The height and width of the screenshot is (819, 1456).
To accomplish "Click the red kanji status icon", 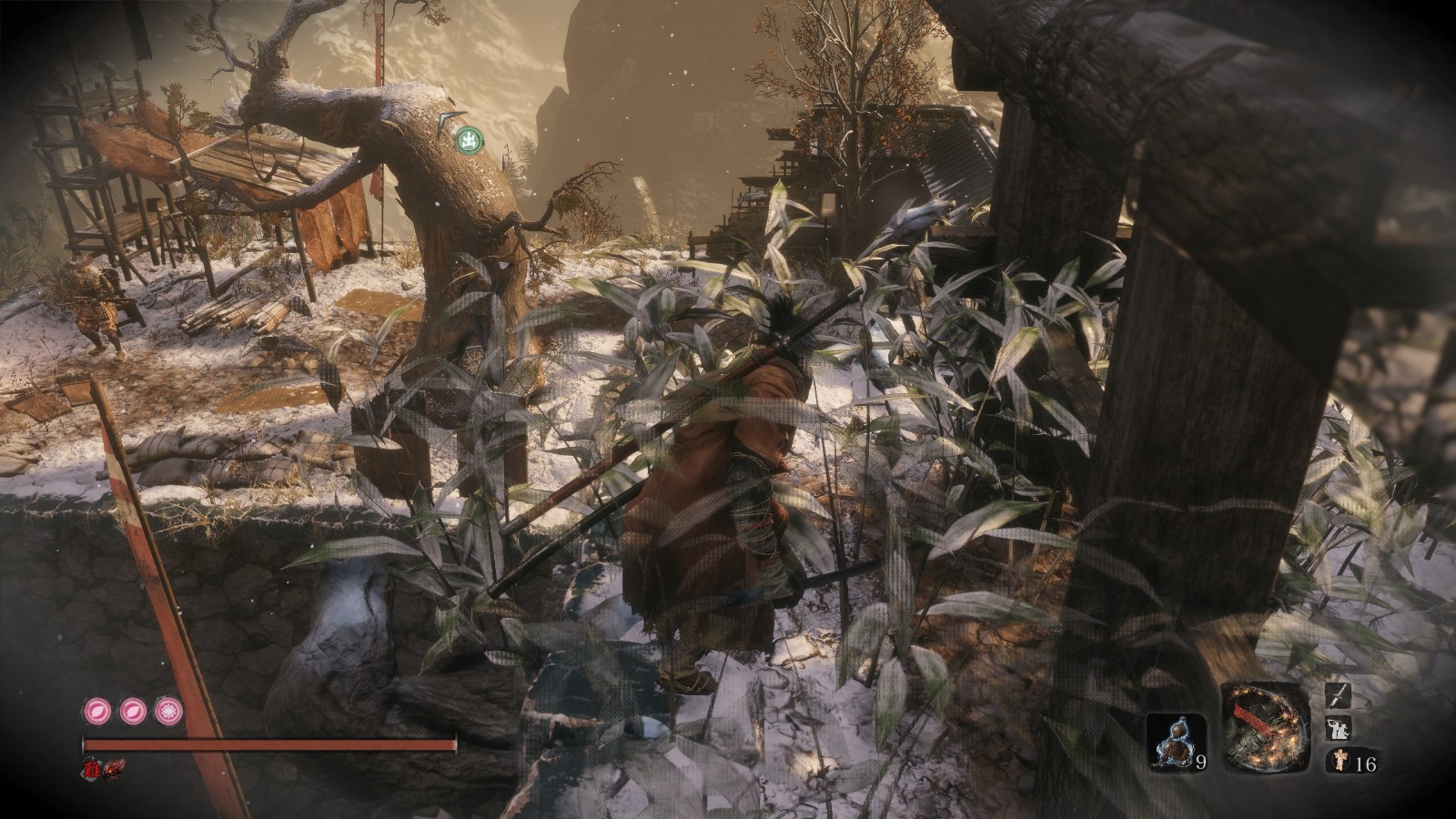I will coord(94,768).
